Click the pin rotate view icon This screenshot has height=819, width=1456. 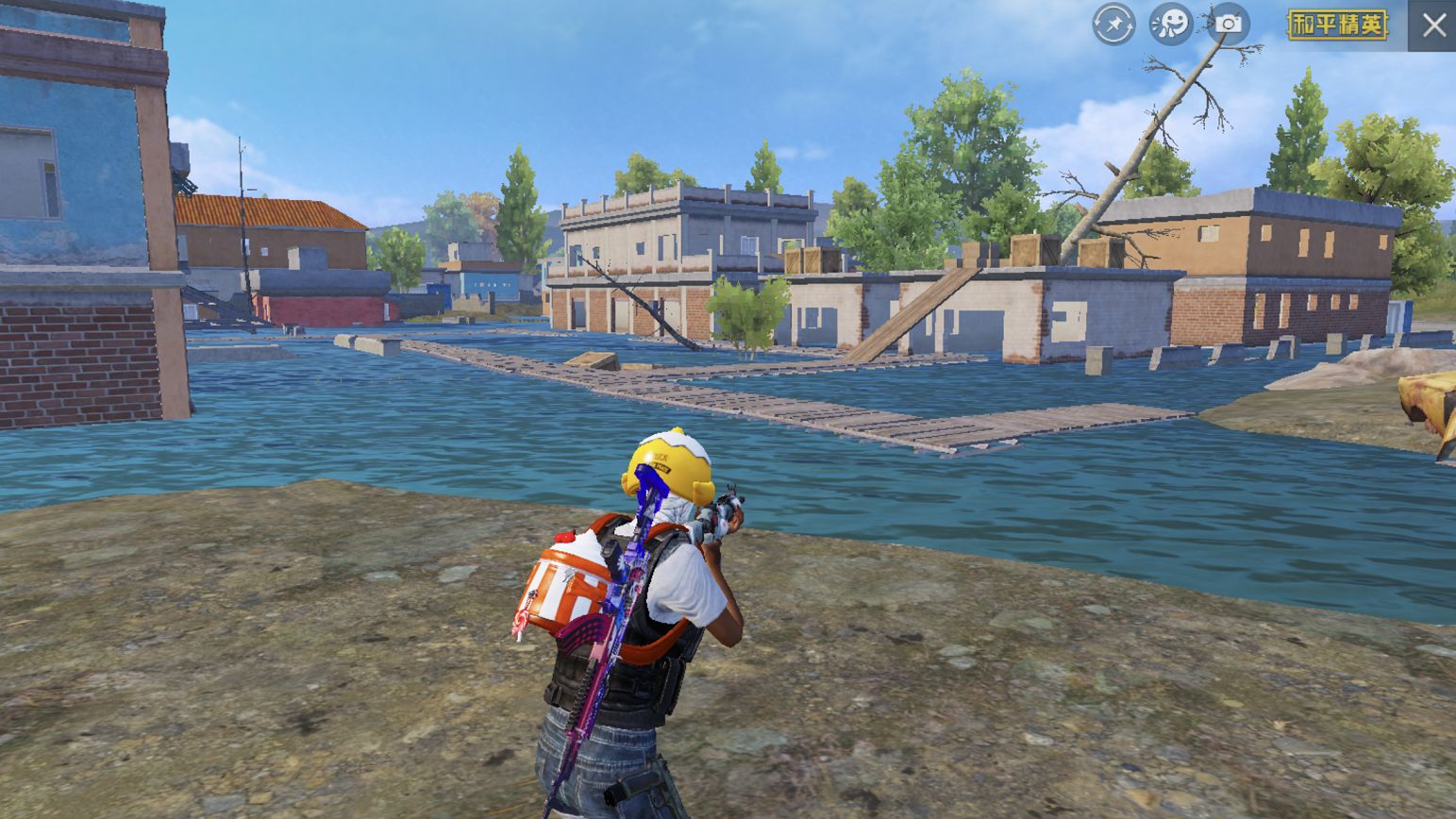pyautogui.click(x=1113, y=25)
